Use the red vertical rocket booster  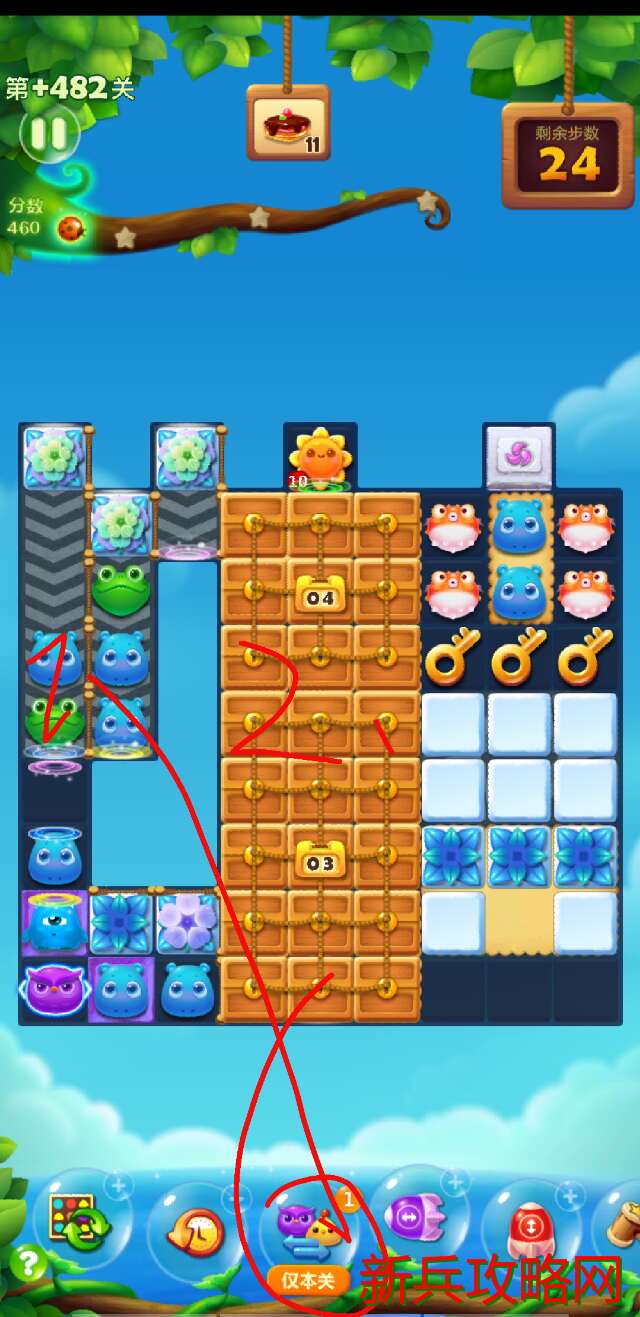pos(532,1228)
